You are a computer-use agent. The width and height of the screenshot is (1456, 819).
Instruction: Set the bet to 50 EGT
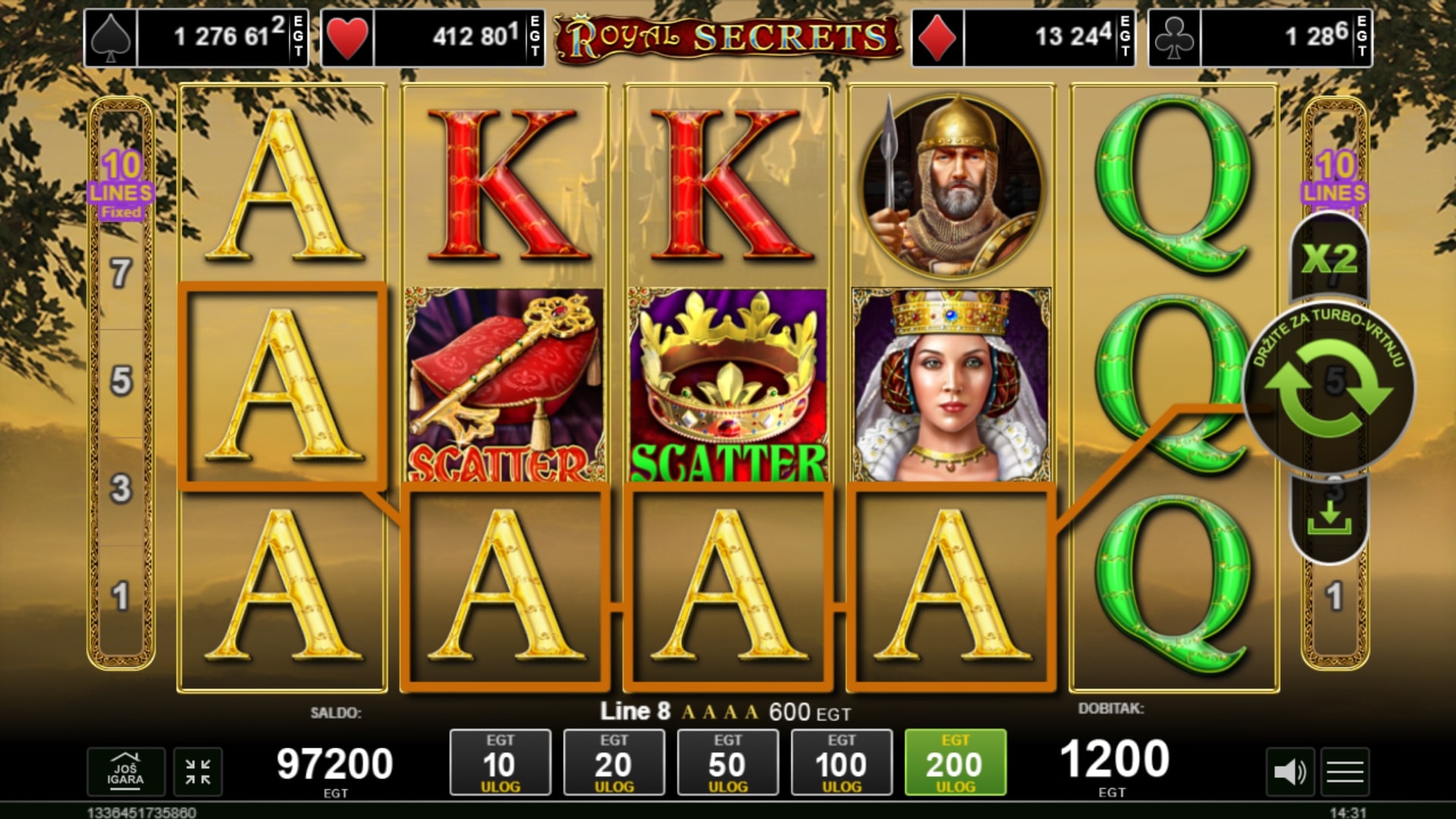(728, 763)
